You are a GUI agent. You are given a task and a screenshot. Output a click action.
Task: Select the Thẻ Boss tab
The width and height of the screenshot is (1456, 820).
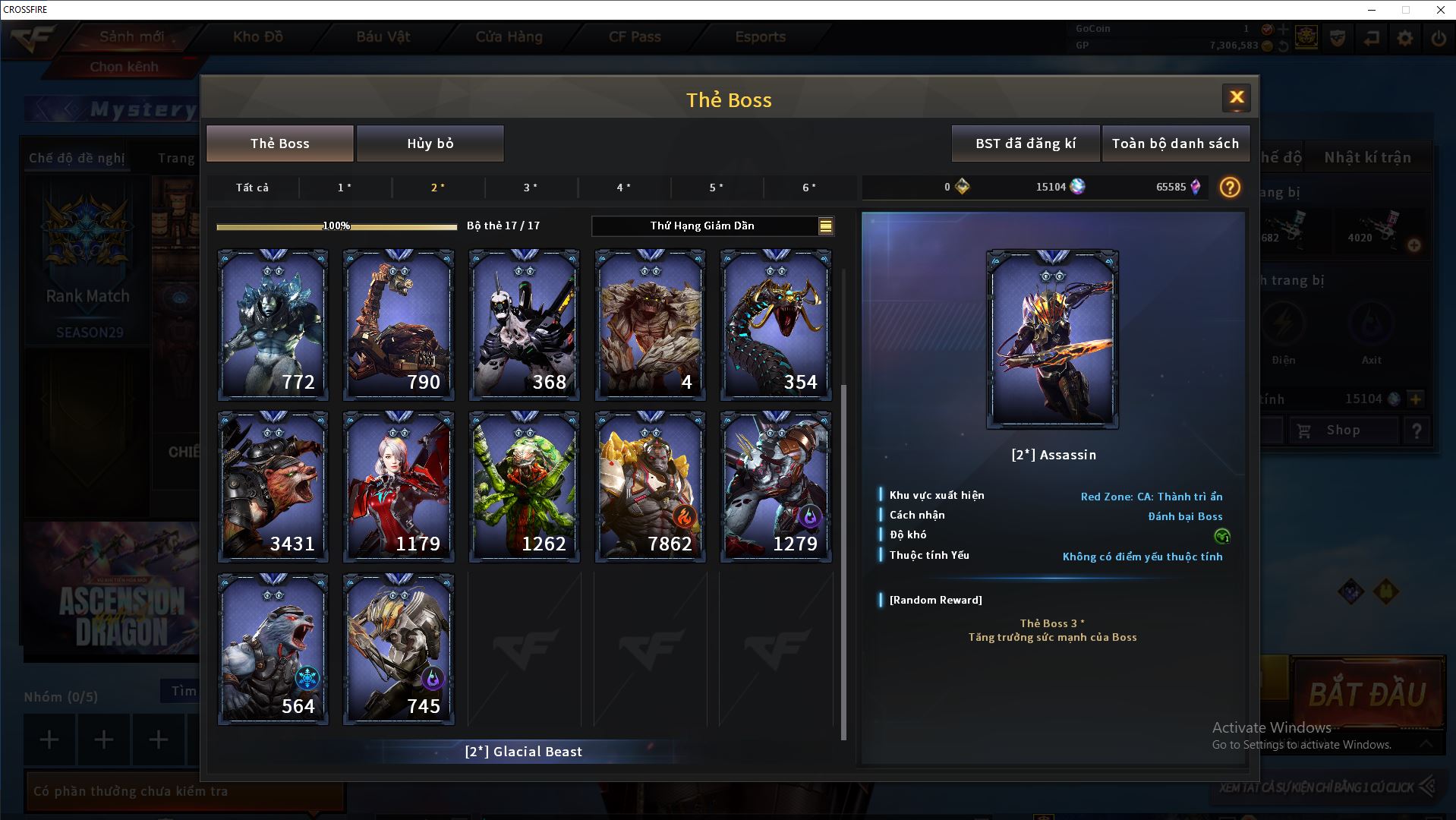[x=279, y=143]
